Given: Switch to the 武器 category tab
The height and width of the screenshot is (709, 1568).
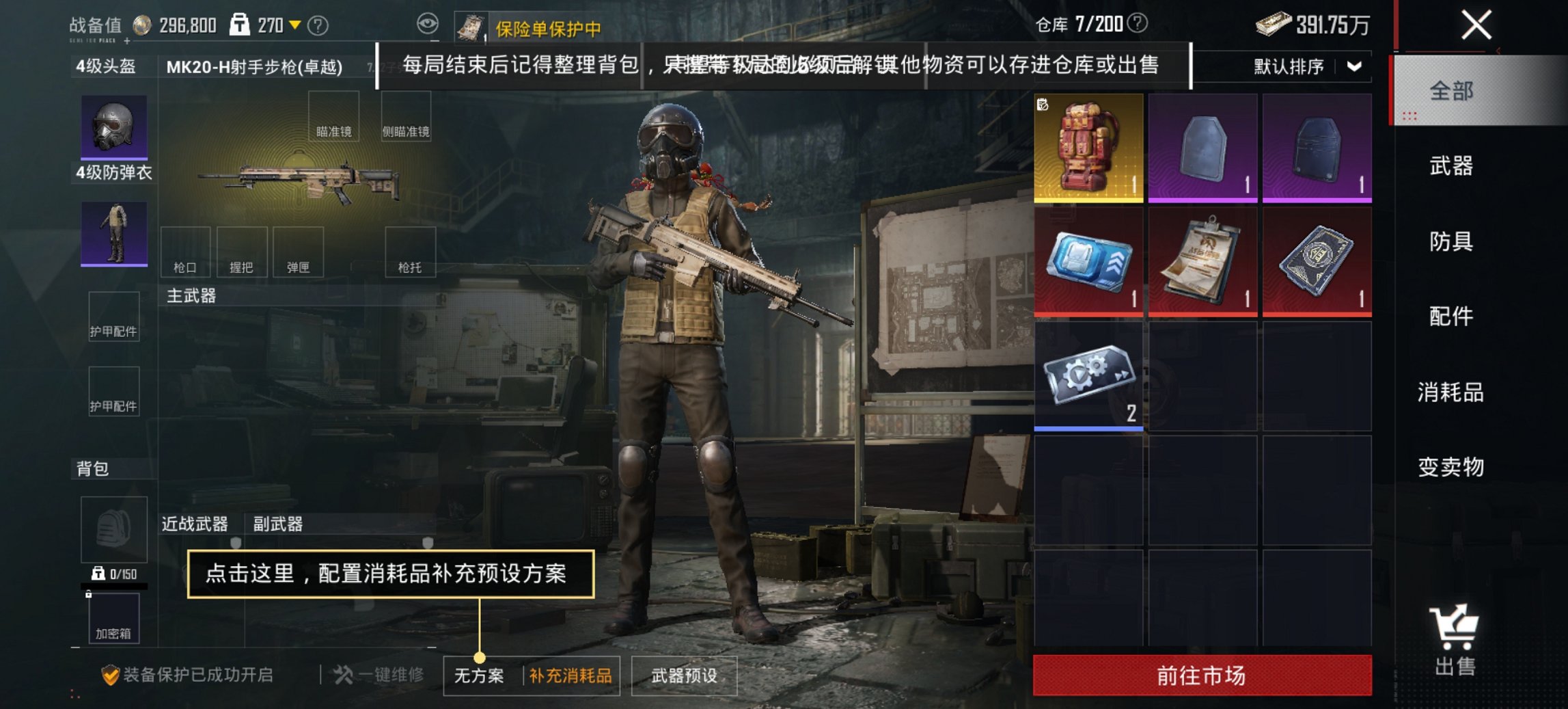Looking at the screenshot, I should pos(1453,166).
